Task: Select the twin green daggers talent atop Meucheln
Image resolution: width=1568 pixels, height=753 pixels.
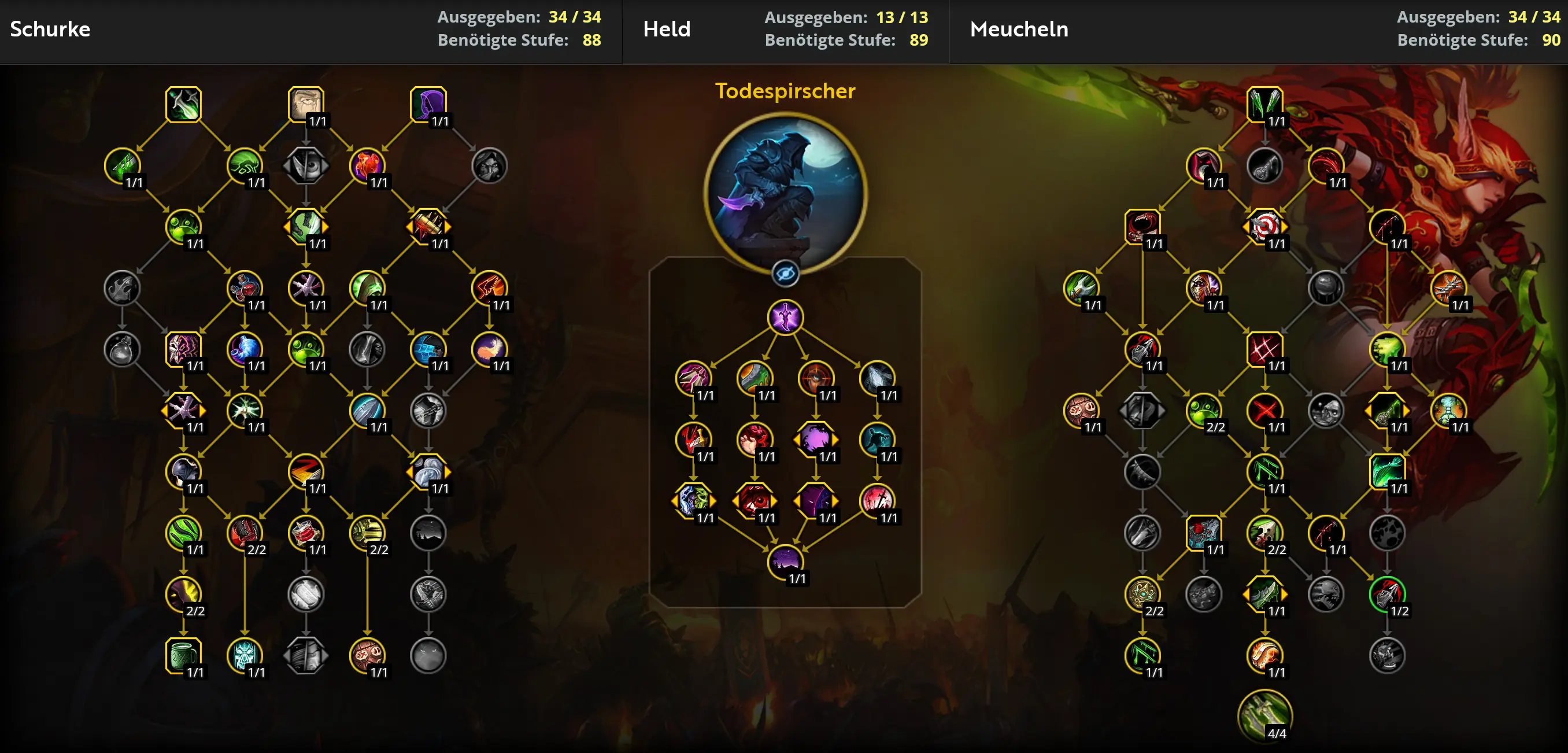Action: (1265, 104)
